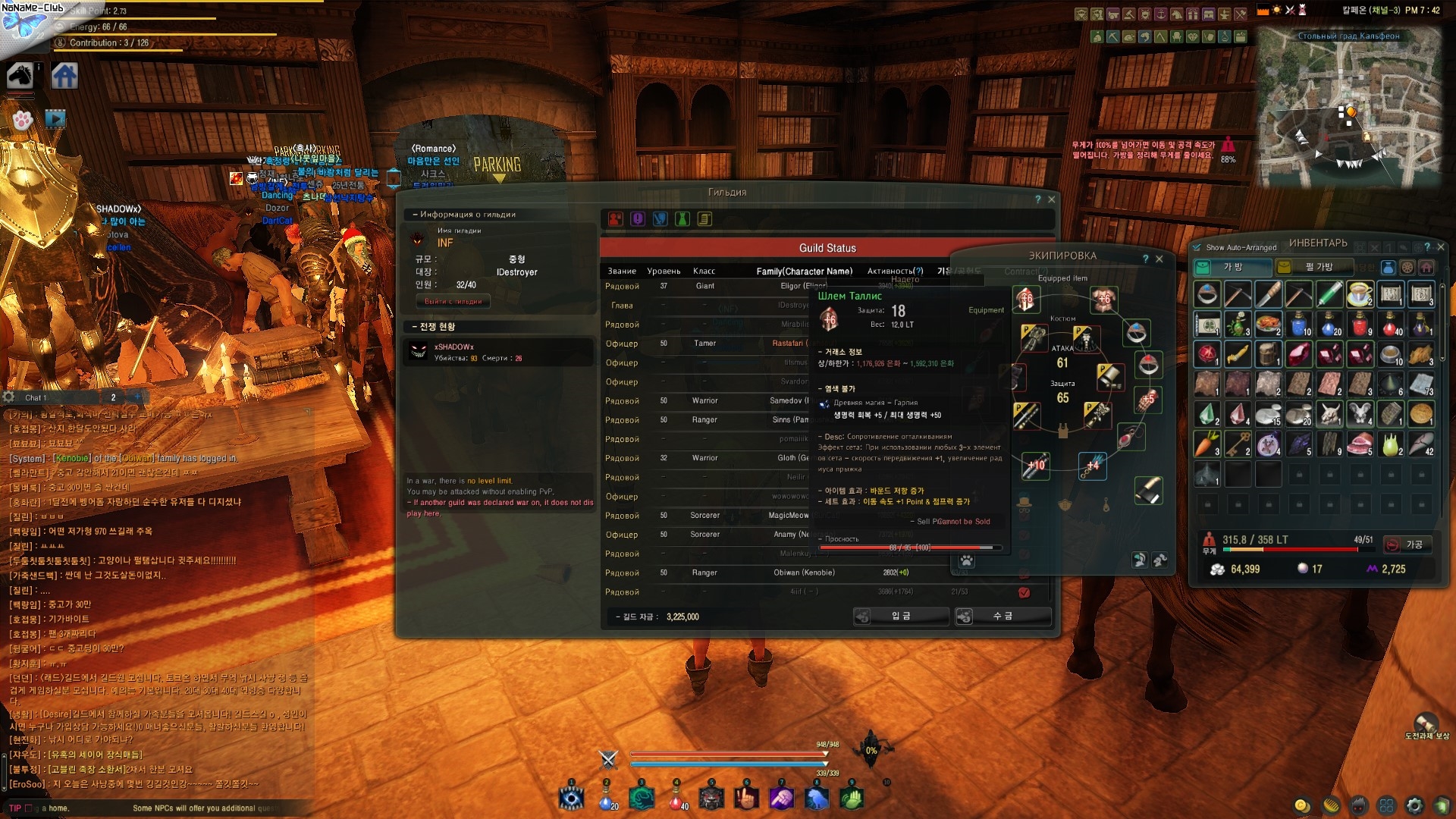Close the Гильдия guild window
The width and height of the screenshot is (1456, 819).
[x=1051, y=199]
